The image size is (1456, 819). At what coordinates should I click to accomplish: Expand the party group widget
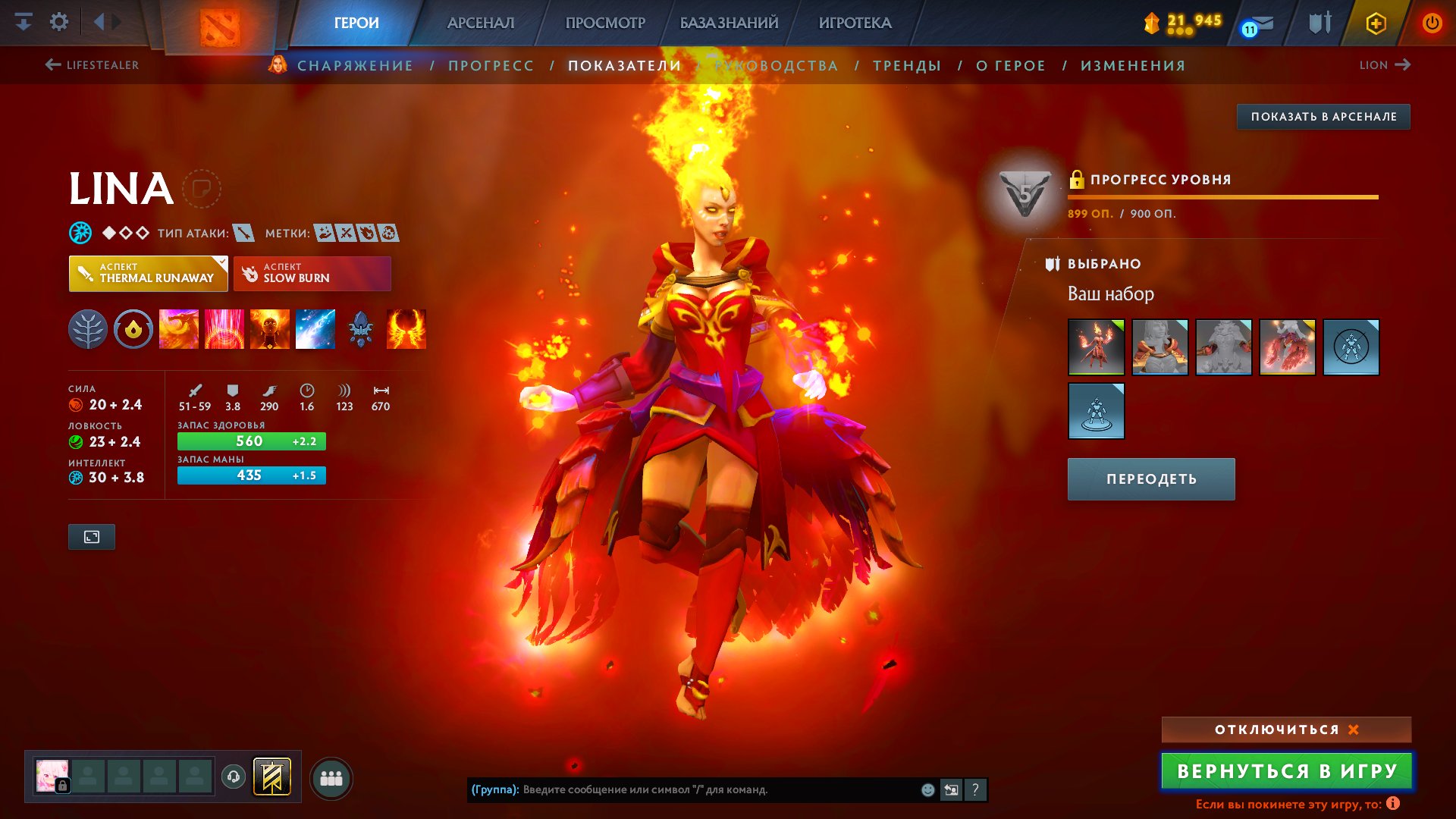pos(331,777)
